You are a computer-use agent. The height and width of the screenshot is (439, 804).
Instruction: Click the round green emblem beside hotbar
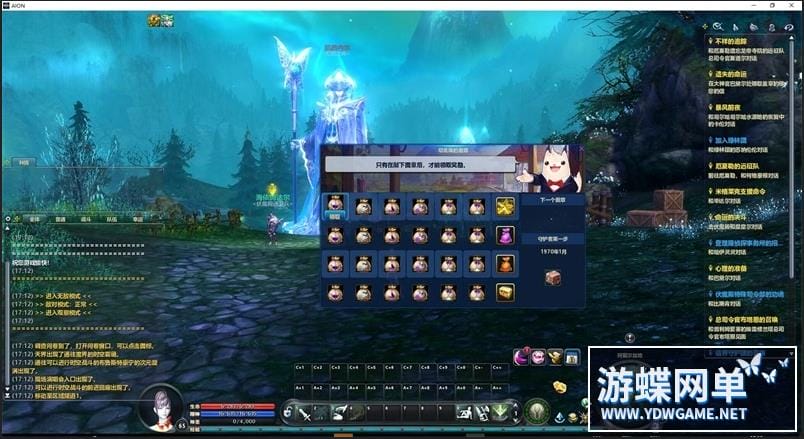537,410
